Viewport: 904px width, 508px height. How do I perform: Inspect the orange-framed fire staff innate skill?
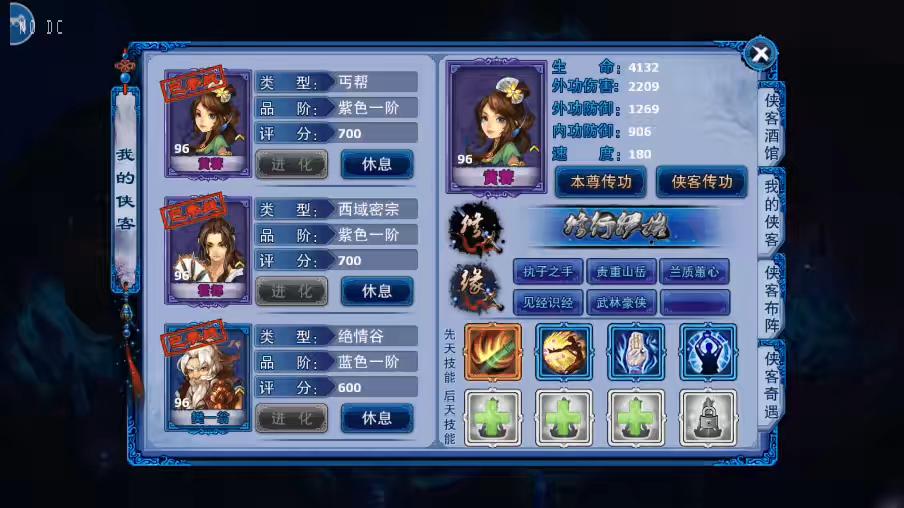pyautogui.click(x=492, y=352)
